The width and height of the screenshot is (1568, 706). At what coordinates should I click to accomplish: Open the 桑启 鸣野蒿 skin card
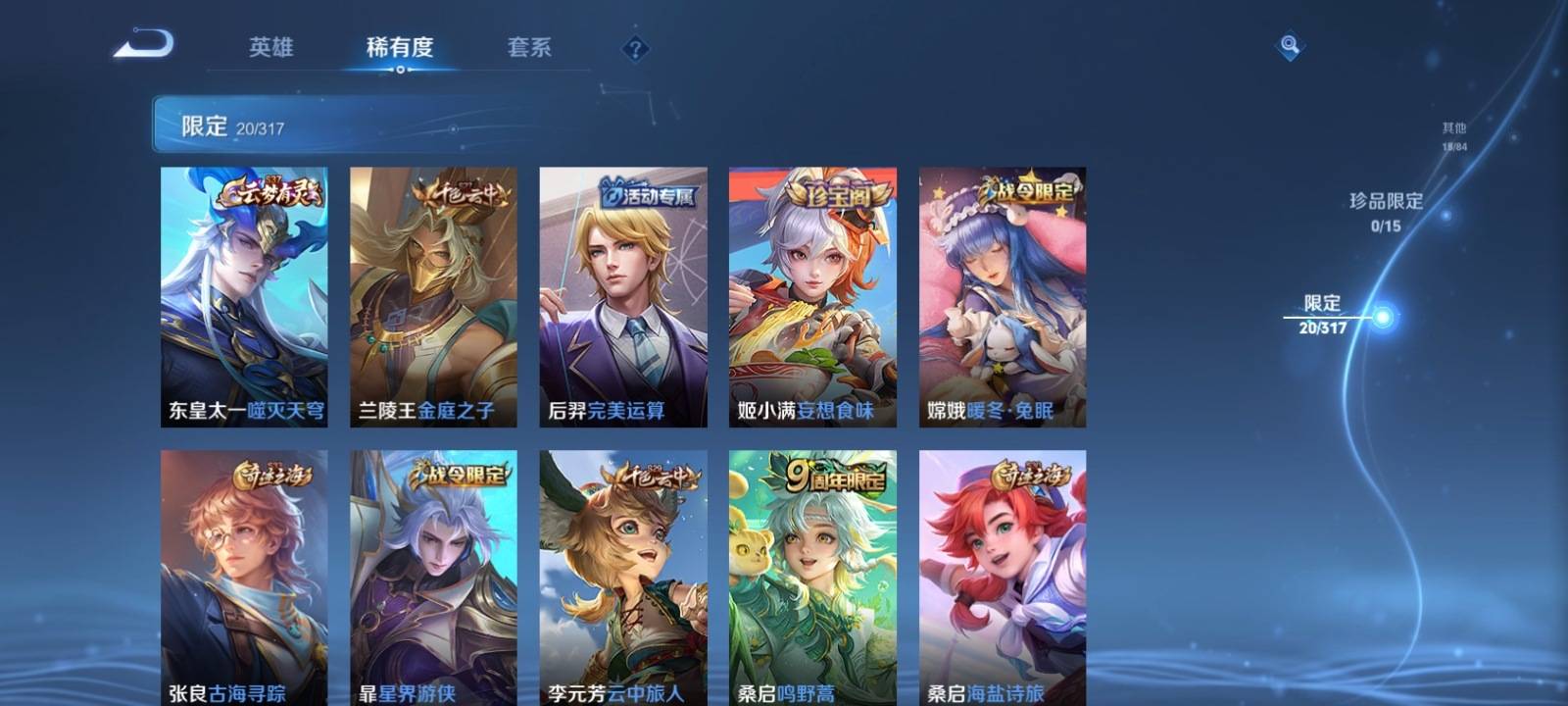pos(812,578)
